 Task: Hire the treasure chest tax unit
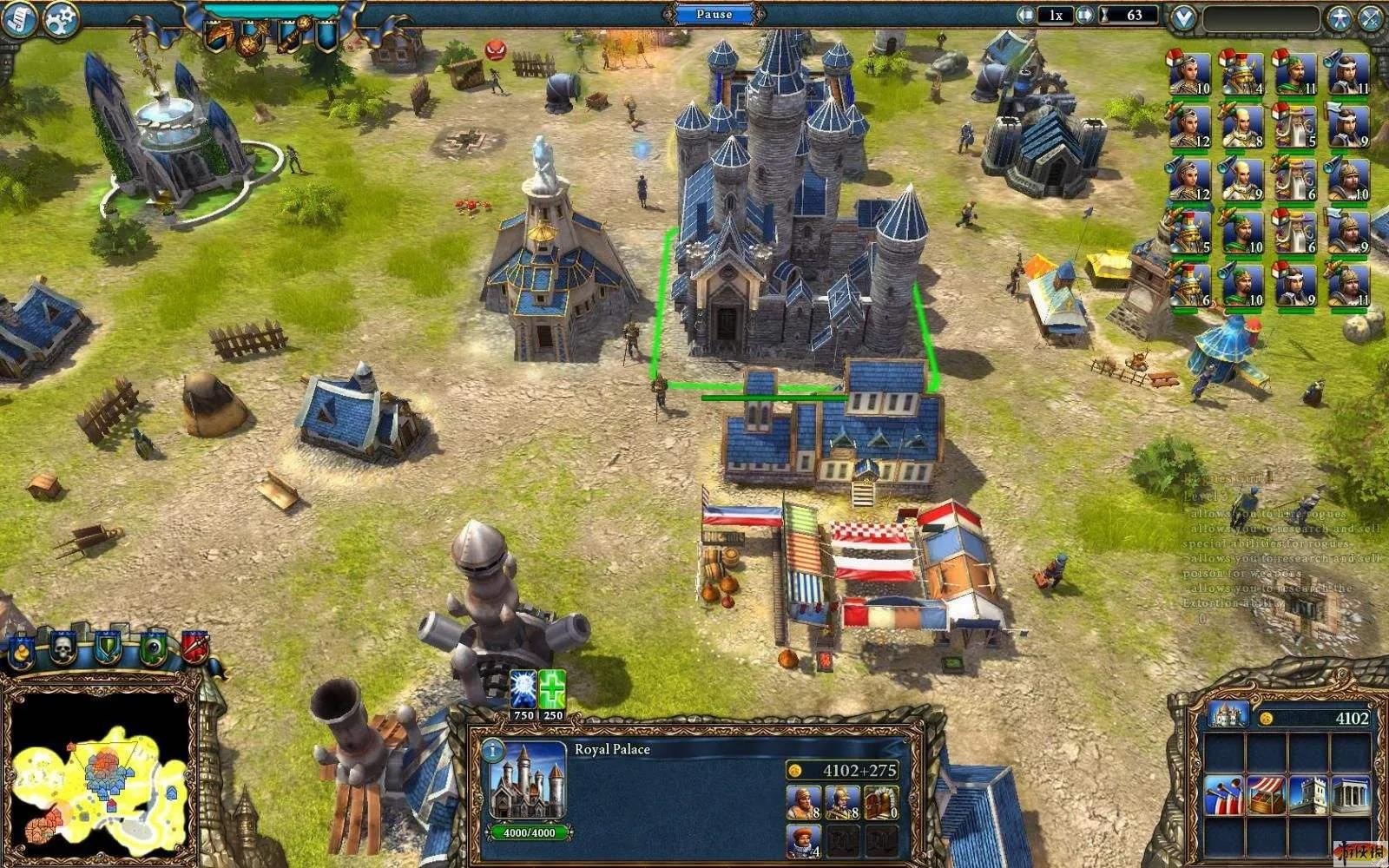click(x=880, y=803)
